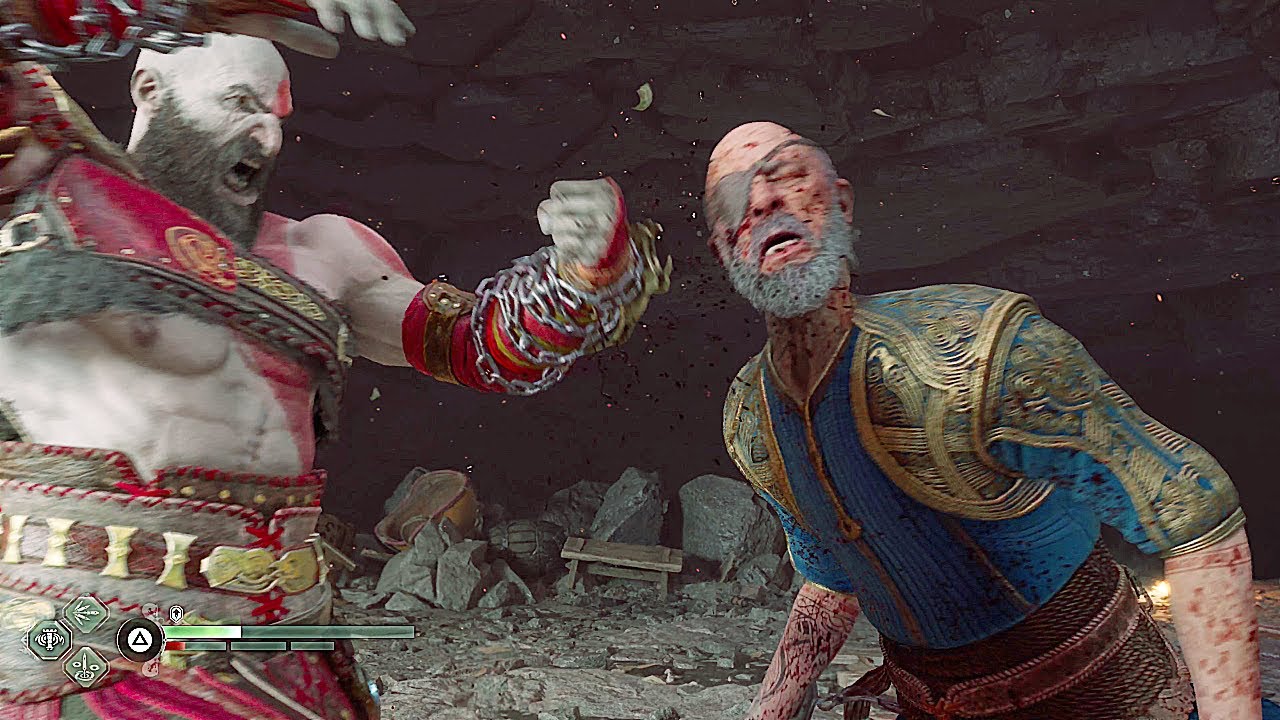Viewport: 1280px width, 720px height.
Task: Toggle the last Spartan Rage meter segment
Action: (x=312, y=646)
